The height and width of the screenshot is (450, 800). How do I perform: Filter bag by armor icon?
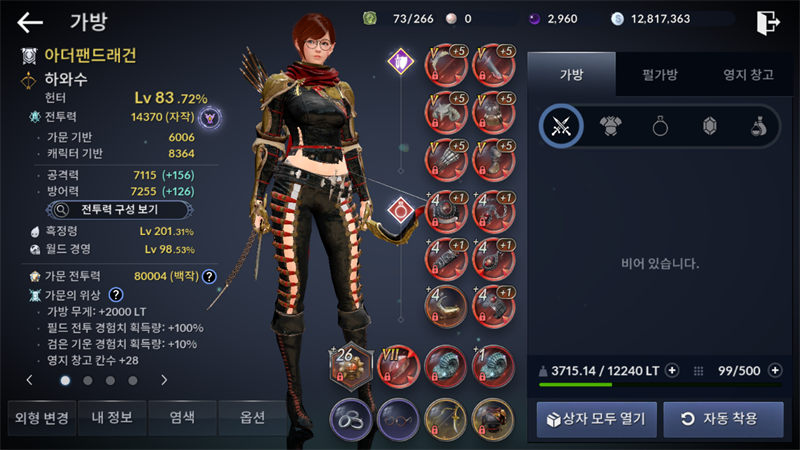tap(609, 126)
